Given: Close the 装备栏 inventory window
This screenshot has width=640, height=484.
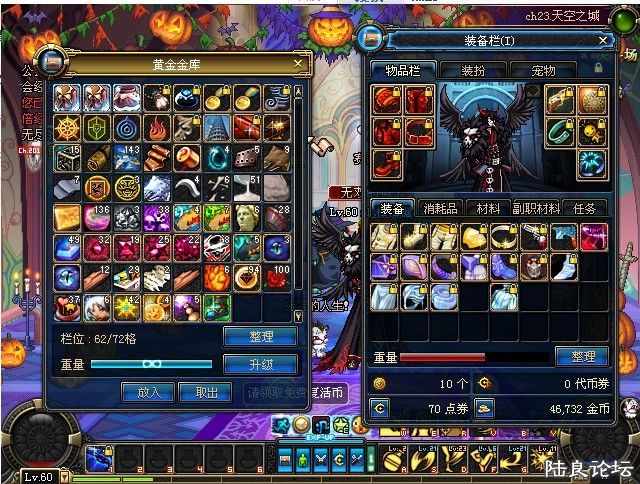Looking at the screenshot, I should point(602,40).
